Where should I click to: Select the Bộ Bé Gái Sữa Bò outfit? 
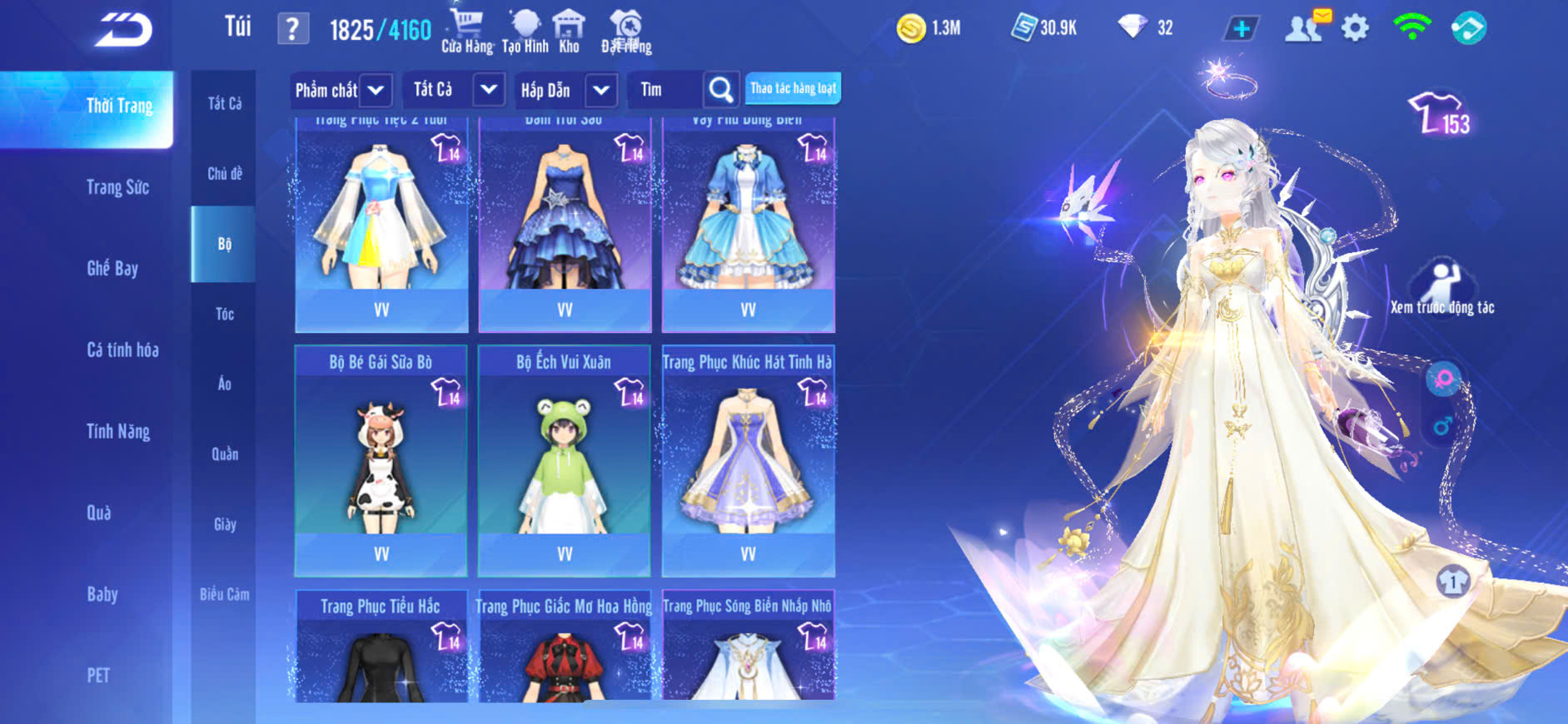pos(381,460)
